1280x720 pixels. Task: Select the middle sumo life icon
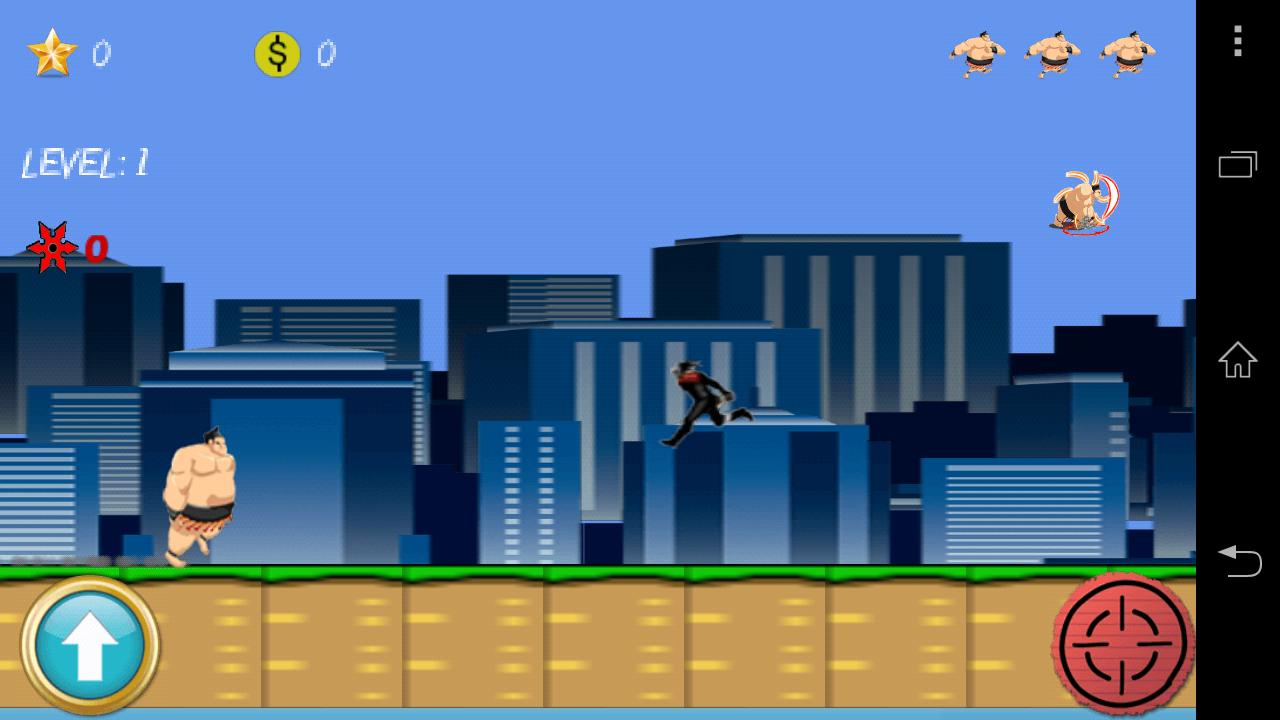(1052, 55)
